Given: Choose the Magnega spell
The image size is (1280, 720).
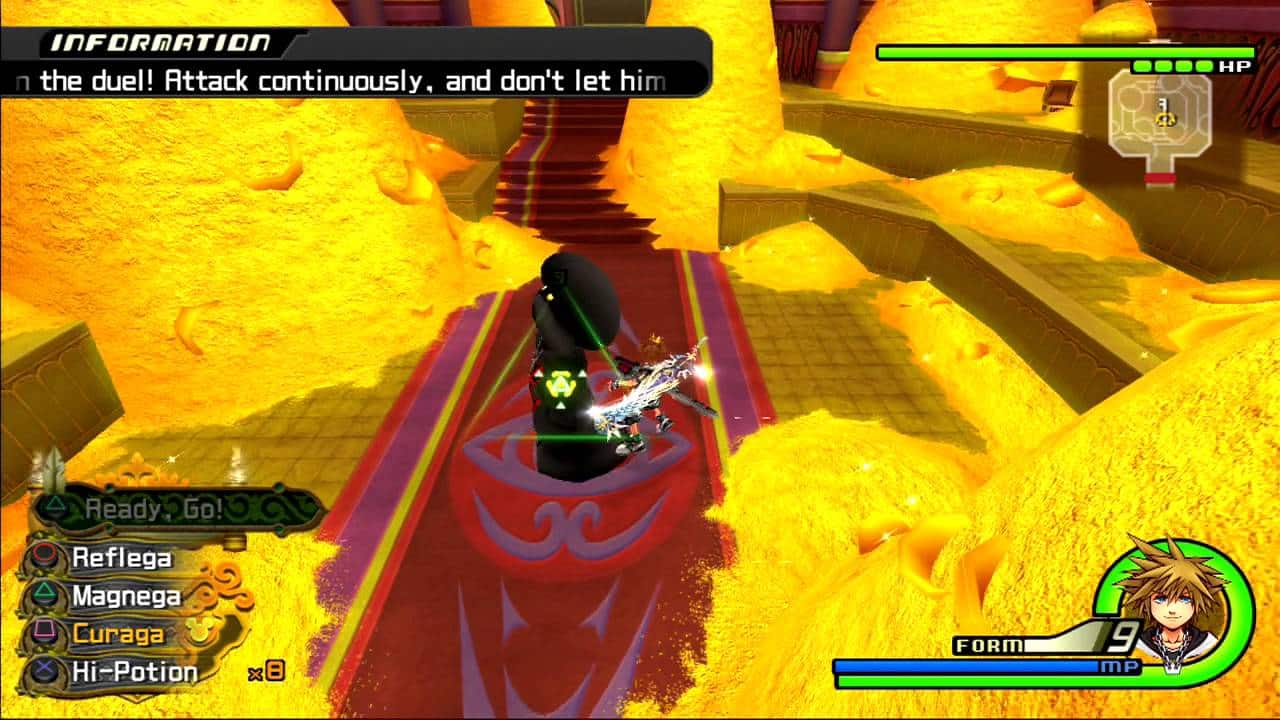Looking at the screenshot, I should pos(126,597).
